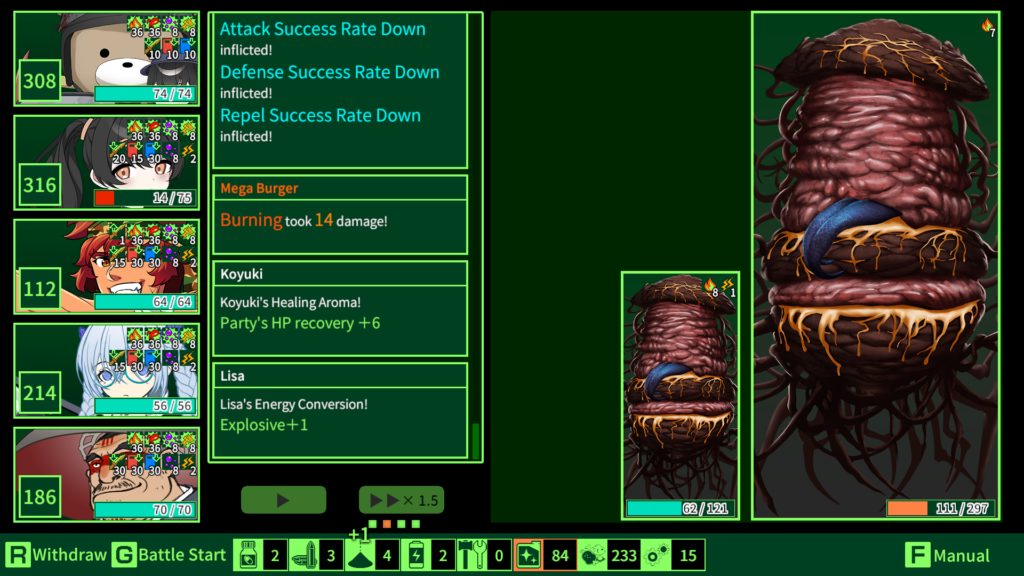This screenshot has height=576, width=1024.
Task: Pick the eyepatch old man portrait
Action: 106,474
